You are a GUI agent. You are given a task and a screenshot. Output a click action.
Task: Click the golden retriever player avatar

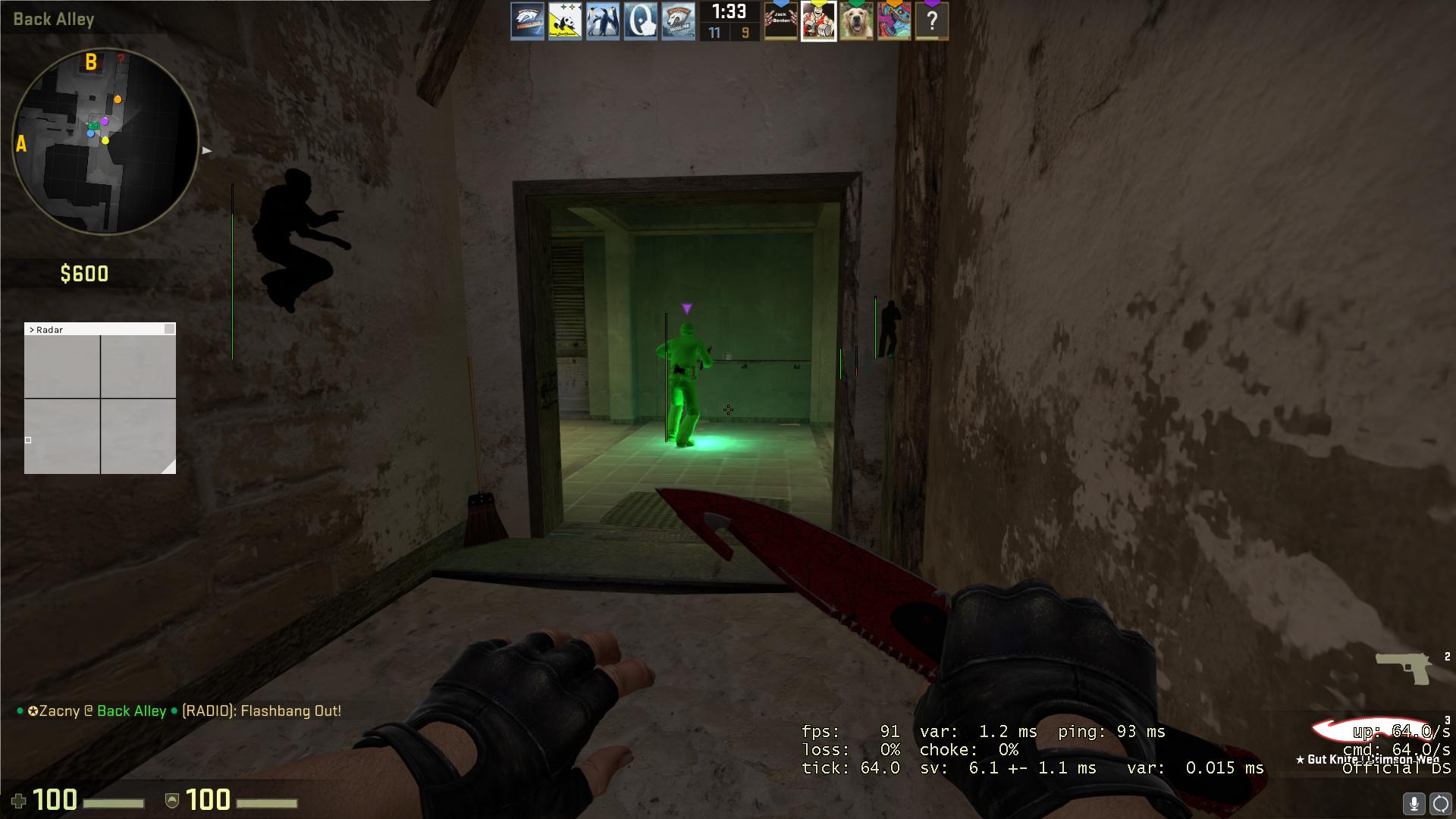856,21
